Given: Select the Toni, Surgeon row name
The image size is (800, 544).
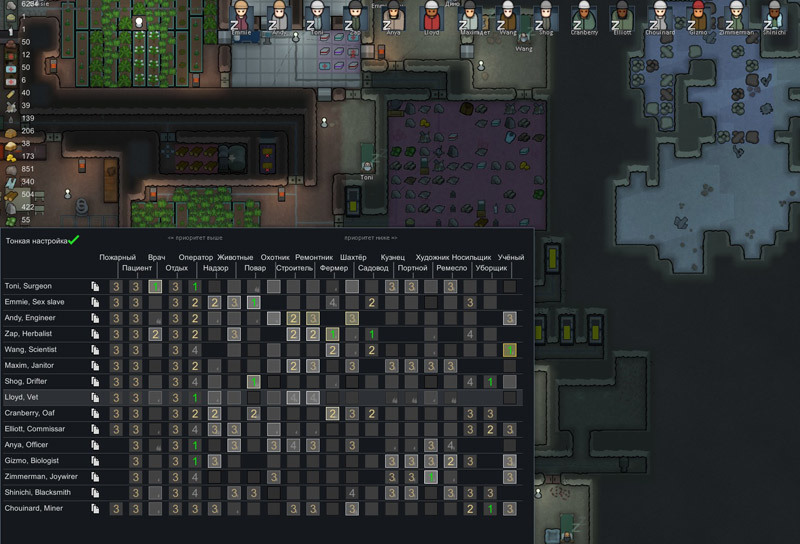Looking at the screenshot, I should pyautogui.click(x=28, y=287).
